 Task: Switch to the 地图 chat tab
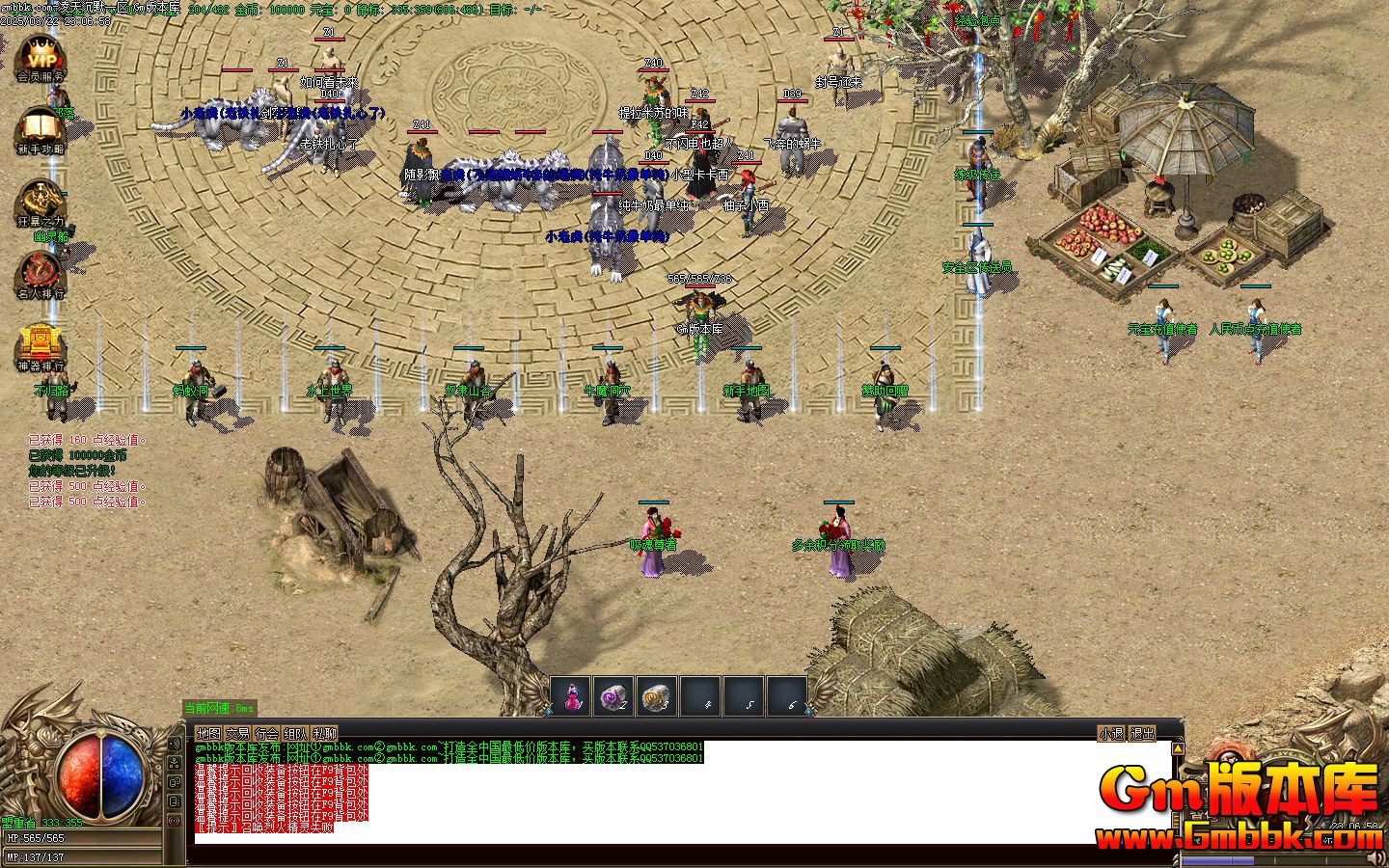(208, 734)
